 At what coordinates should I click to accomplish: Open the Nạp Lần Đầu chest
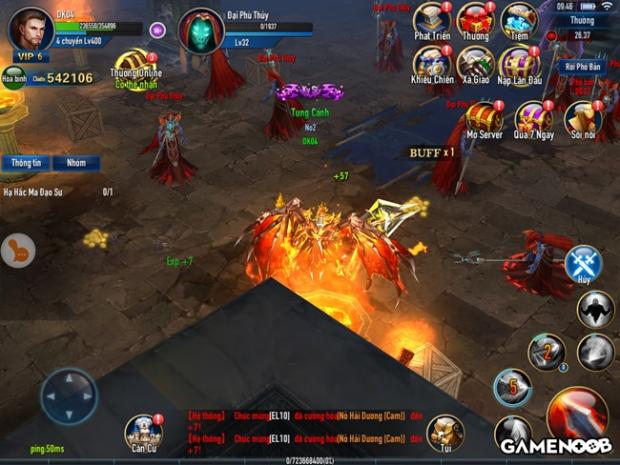(x=519, y=62)
